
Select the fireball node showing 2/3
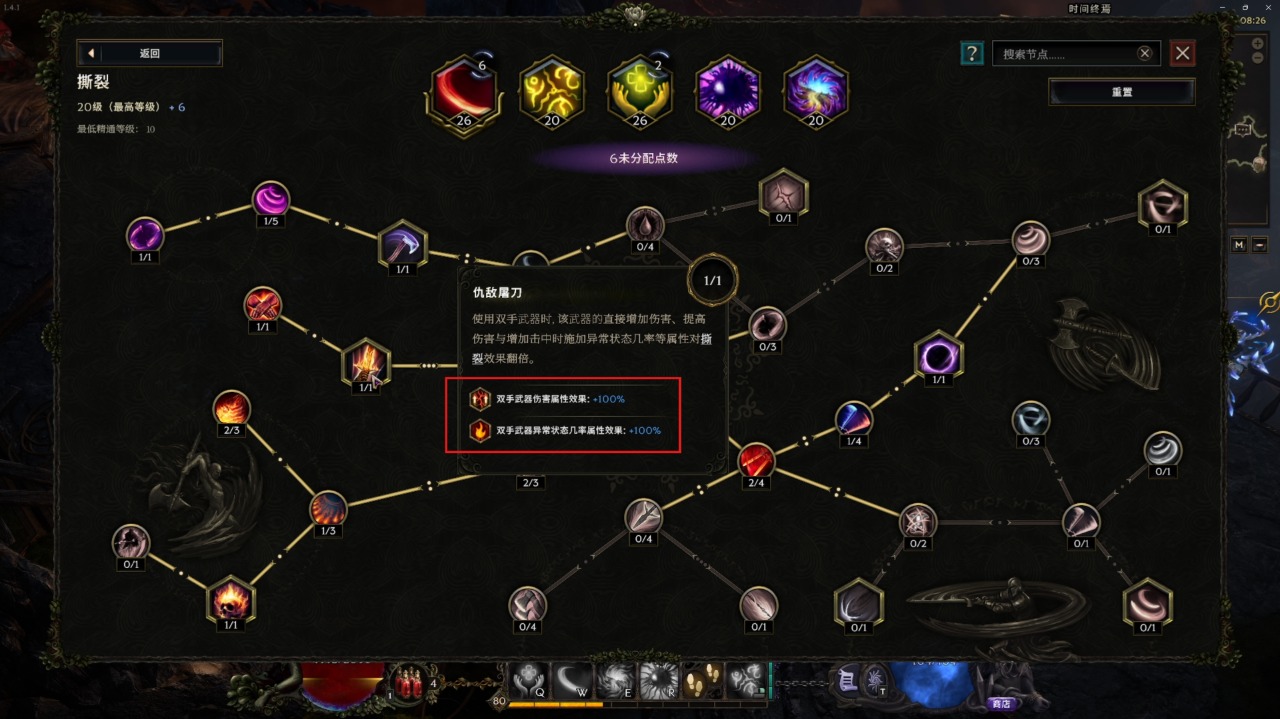[231, 408]
